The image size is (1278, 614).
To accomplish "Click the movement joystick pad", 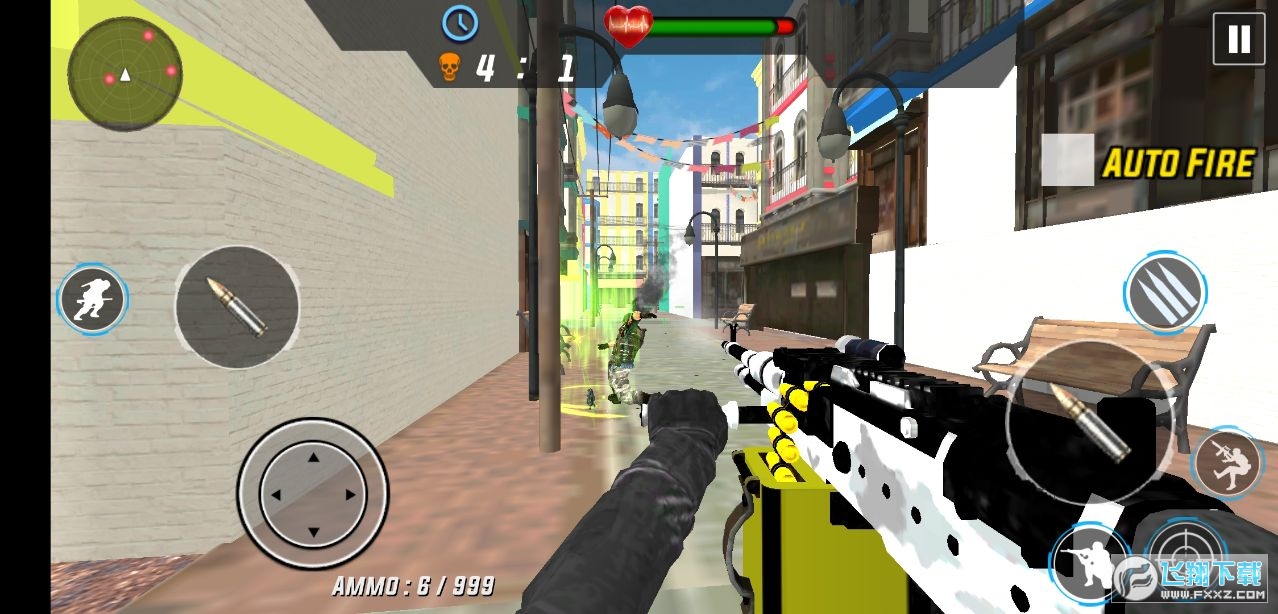I will pos(313,494).
